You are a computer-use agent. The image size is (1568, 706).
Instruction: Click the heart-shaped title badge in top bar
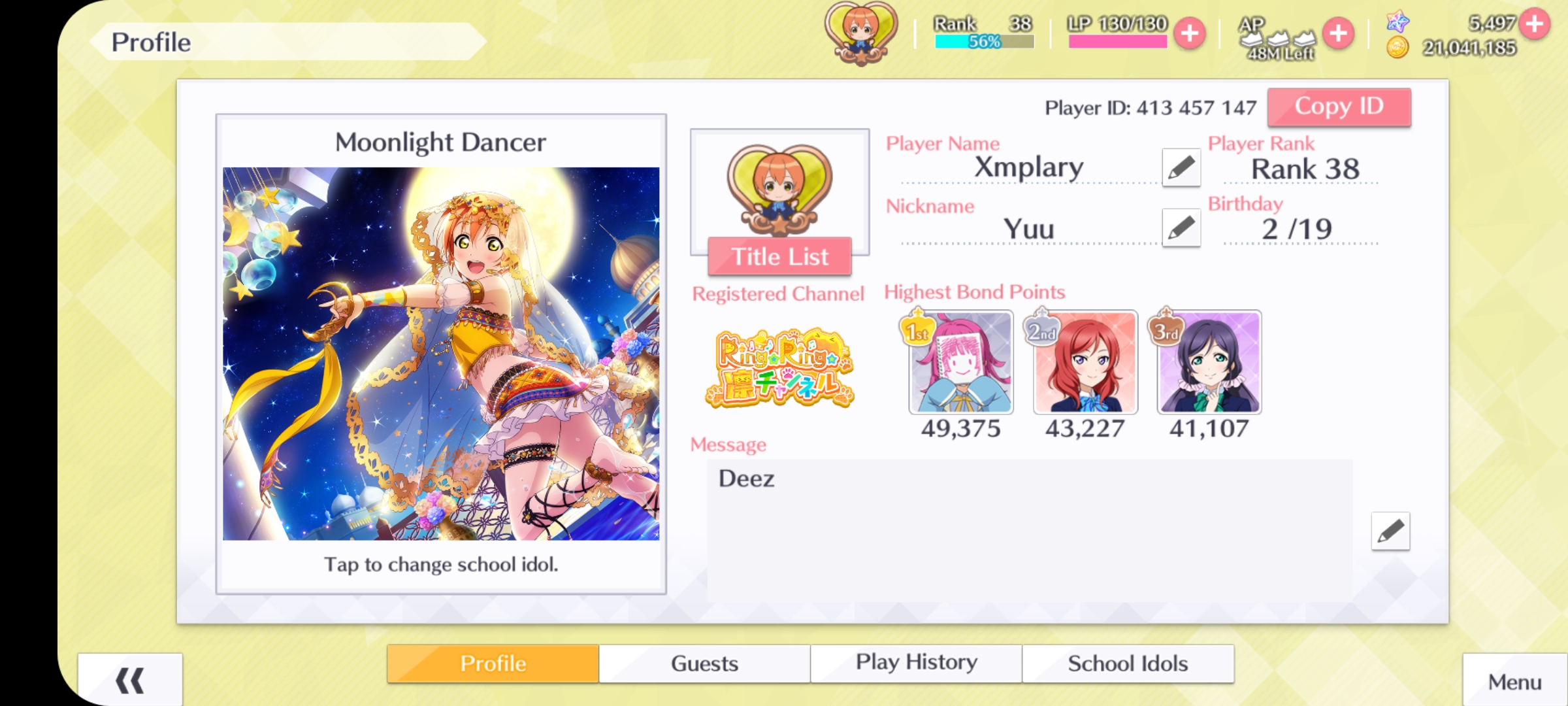[x=861, y=33]
